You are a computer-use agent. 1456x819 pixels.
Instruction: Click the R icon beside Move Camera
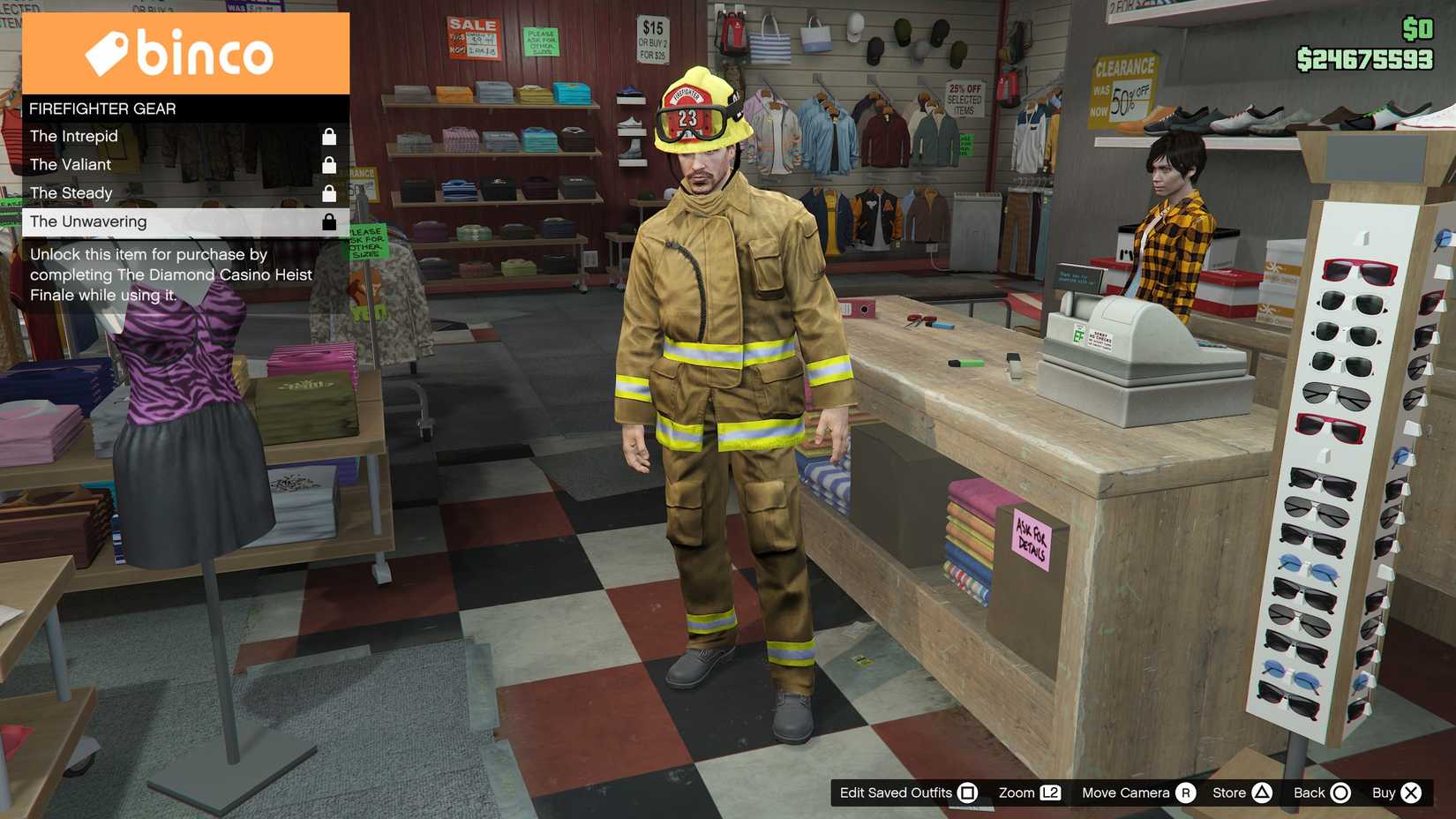[1185, 793]
